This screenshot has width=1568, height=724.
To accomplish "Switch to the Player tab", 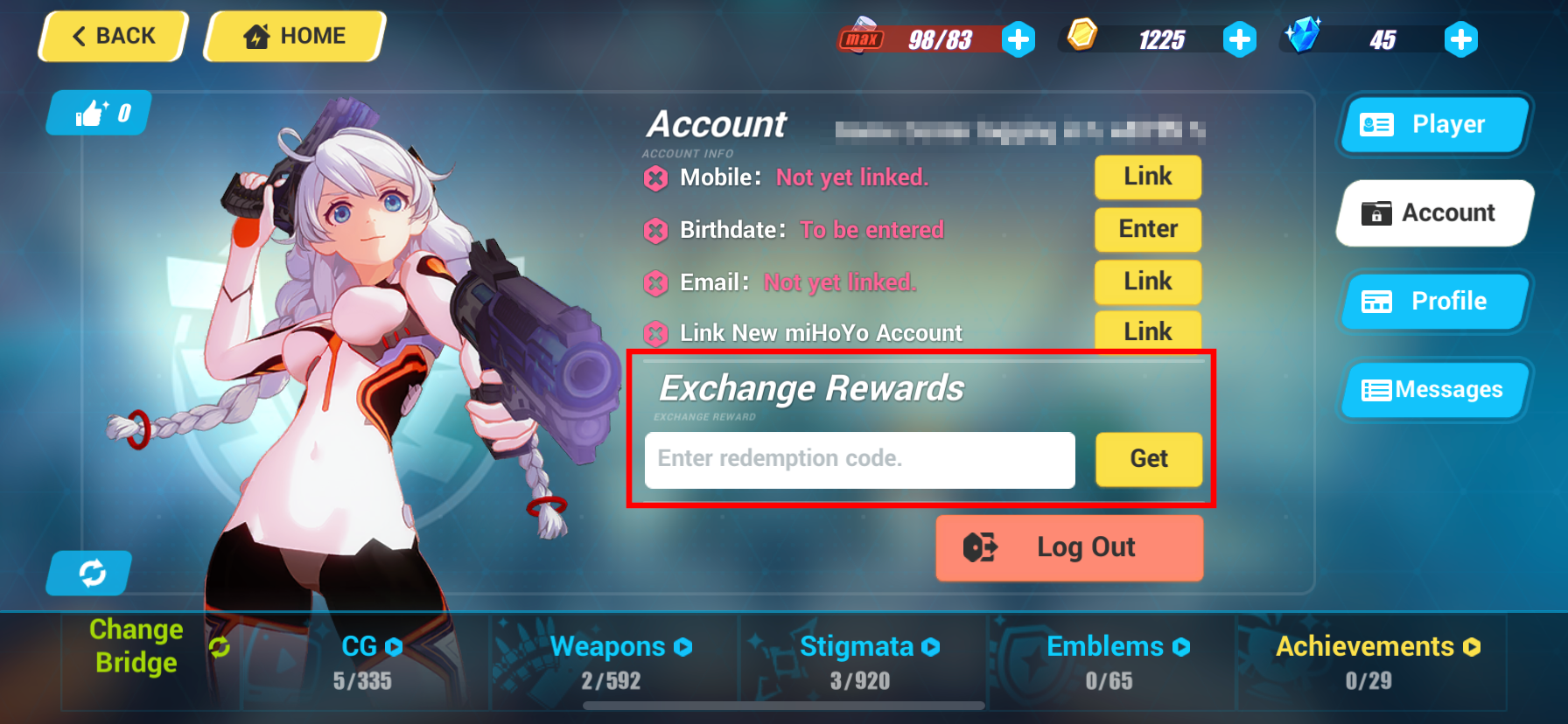I will [1433, 124].
